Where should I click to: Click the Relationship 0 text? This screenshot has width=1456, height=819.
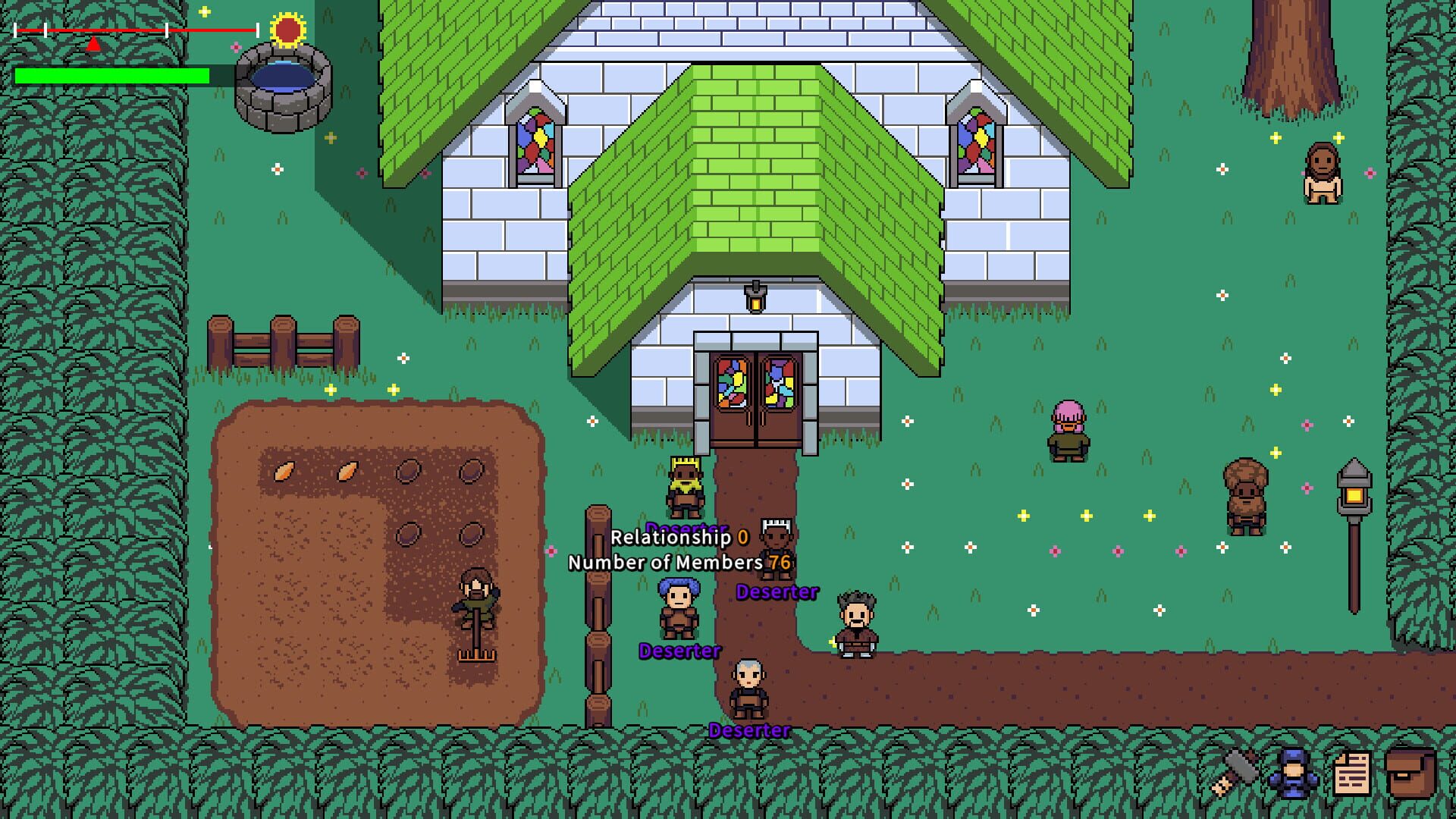pos(673,537)
